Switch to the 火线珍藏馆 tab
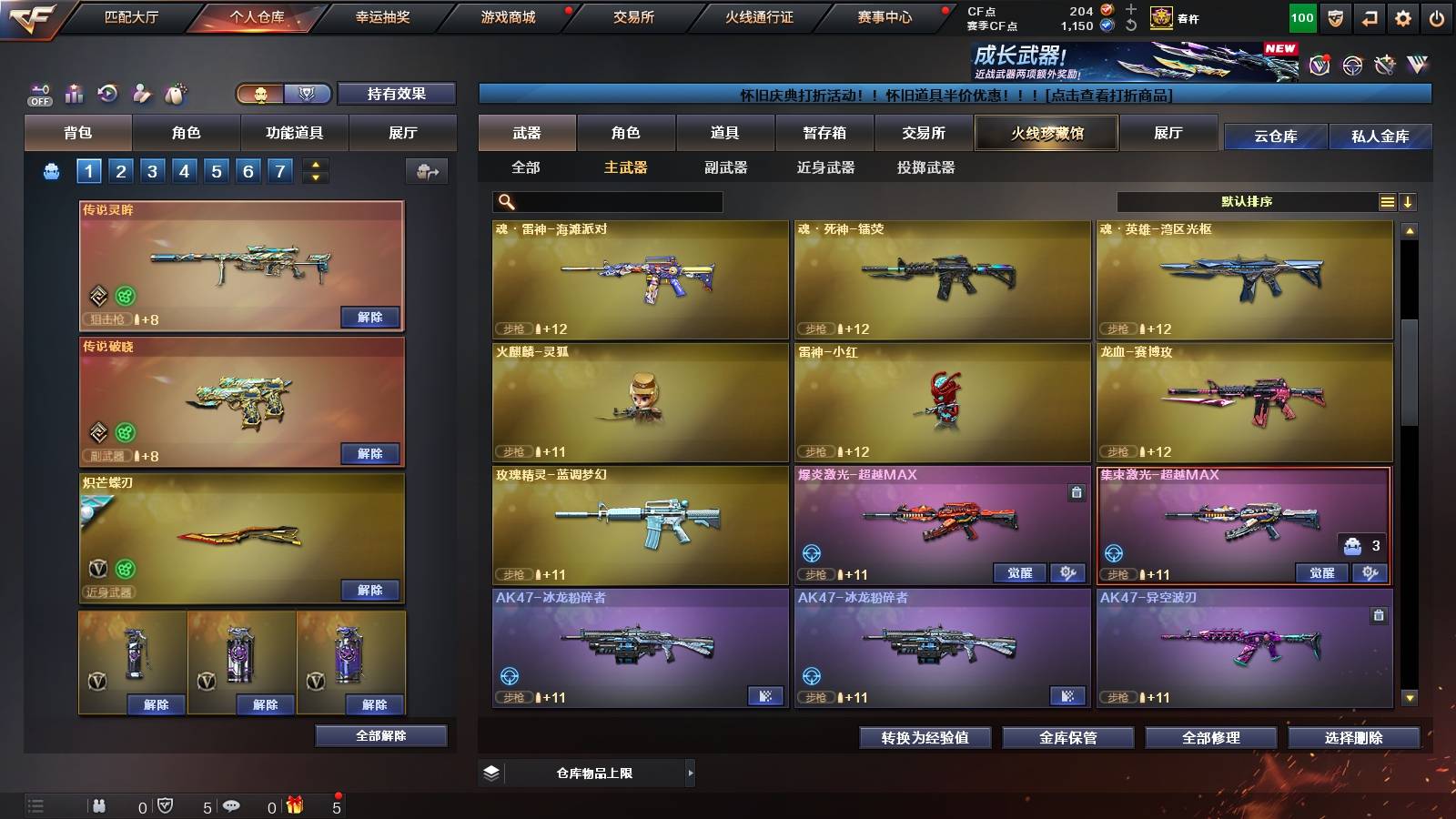 1046,133
